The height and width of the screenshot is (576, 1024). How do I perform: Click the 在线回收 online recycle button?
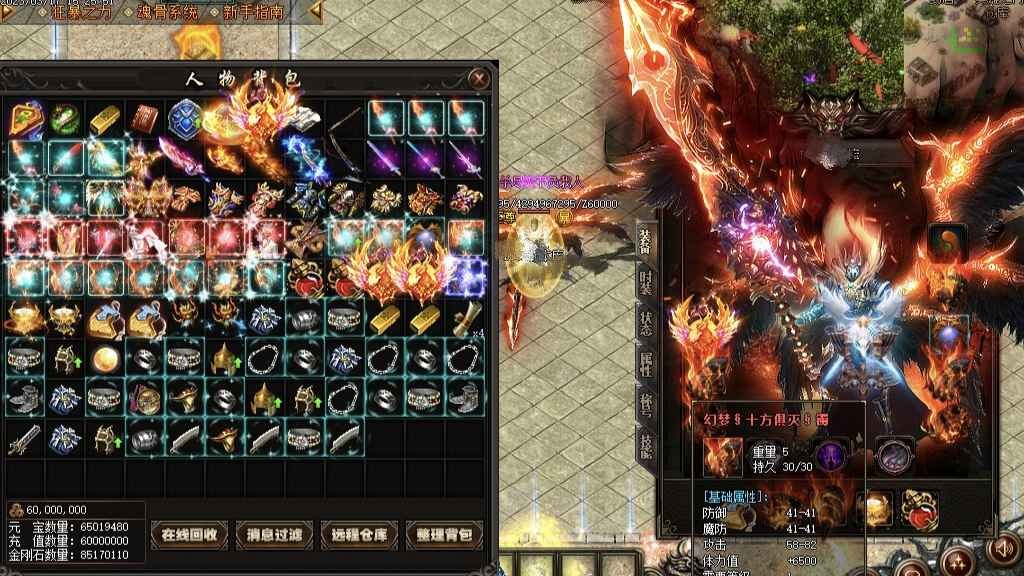pos(190,534)
